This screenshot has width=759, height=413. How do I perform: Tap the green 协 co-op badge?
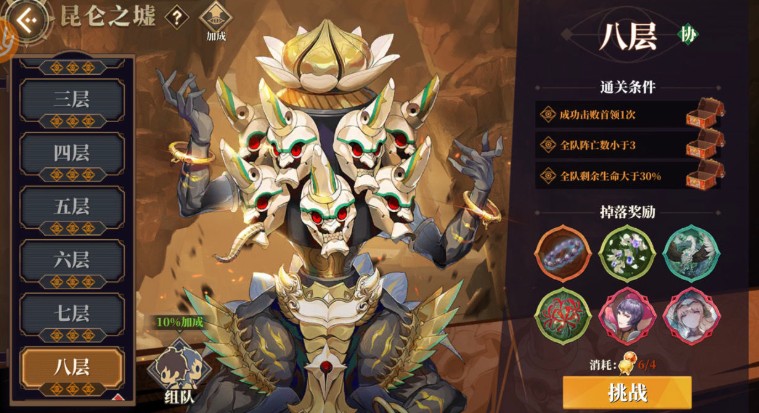pyautogui.click(x=687, y=35)
